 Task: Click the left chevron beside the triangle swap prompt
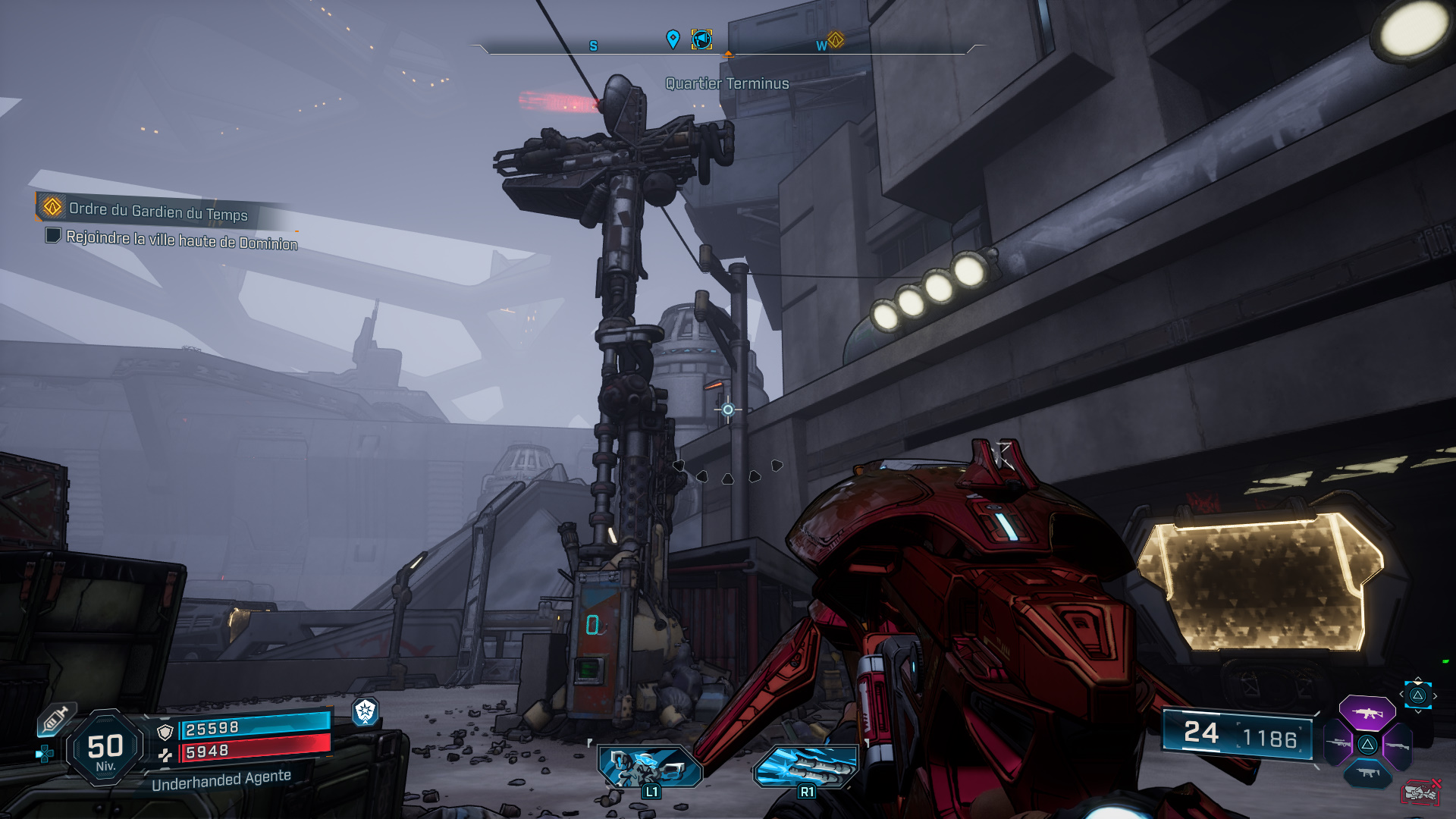pyautogui.click(x=1401, y=694)
